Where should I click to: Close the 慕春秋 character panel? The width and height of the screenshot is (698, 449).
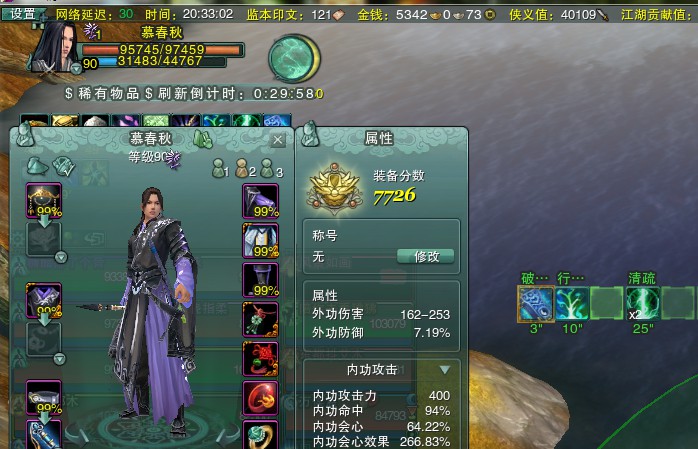[278, 140]
